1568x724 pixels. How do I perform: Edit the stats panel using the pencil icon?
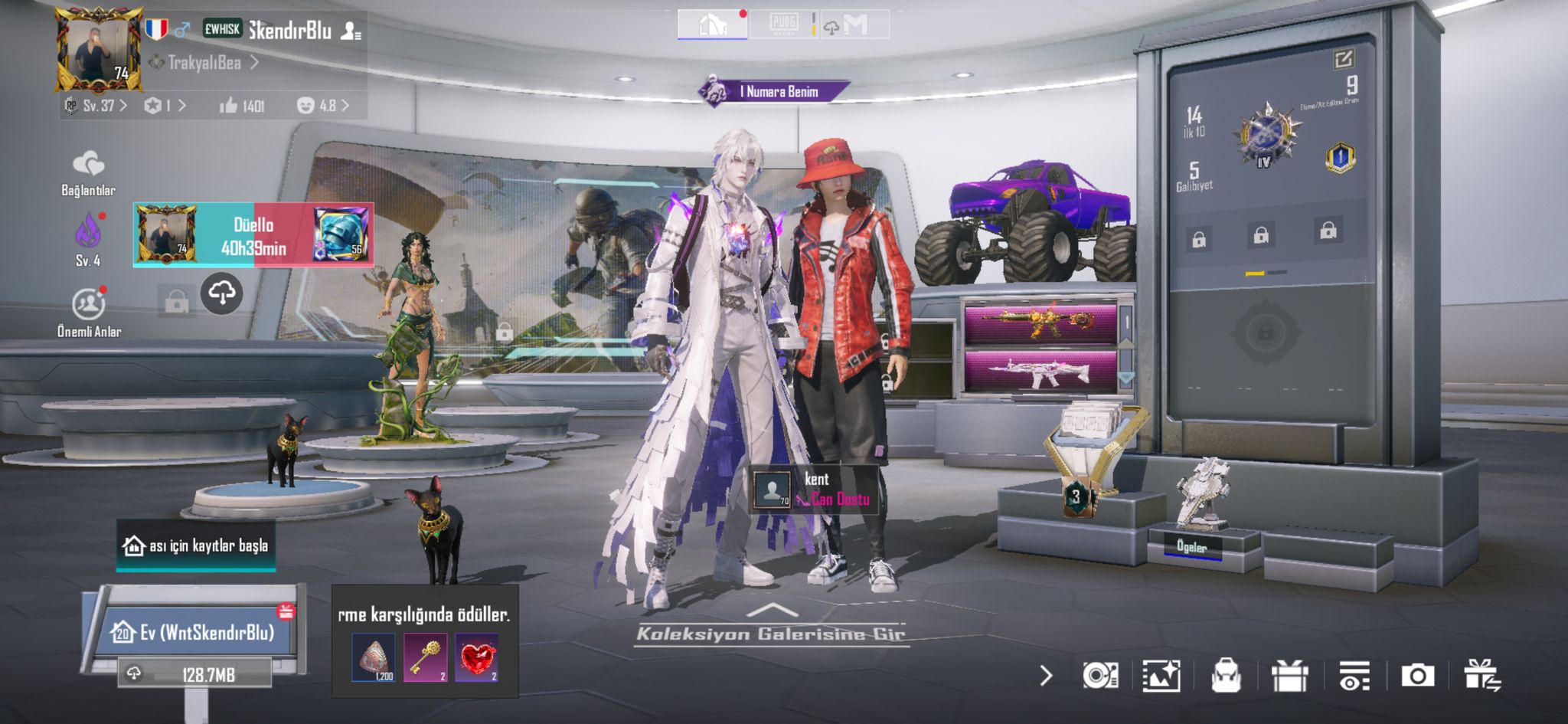click(1343, 59)
